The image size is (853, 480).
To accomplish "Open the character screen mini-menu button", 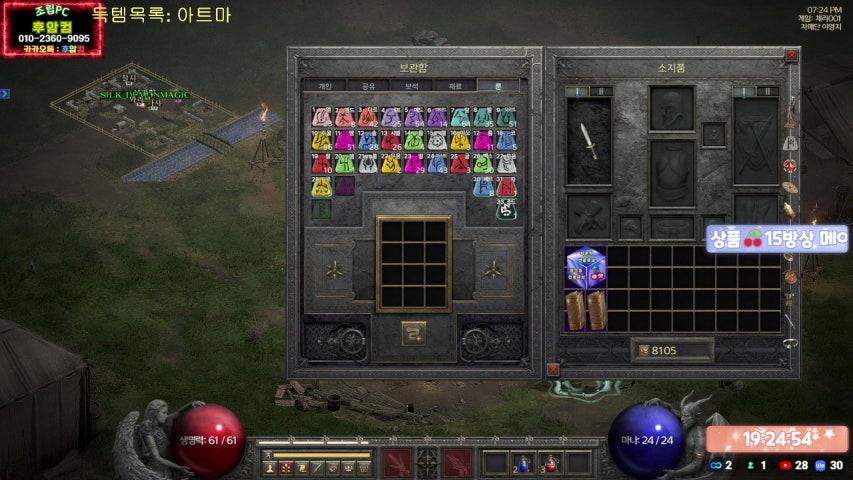I will click(x=271, y=466).
